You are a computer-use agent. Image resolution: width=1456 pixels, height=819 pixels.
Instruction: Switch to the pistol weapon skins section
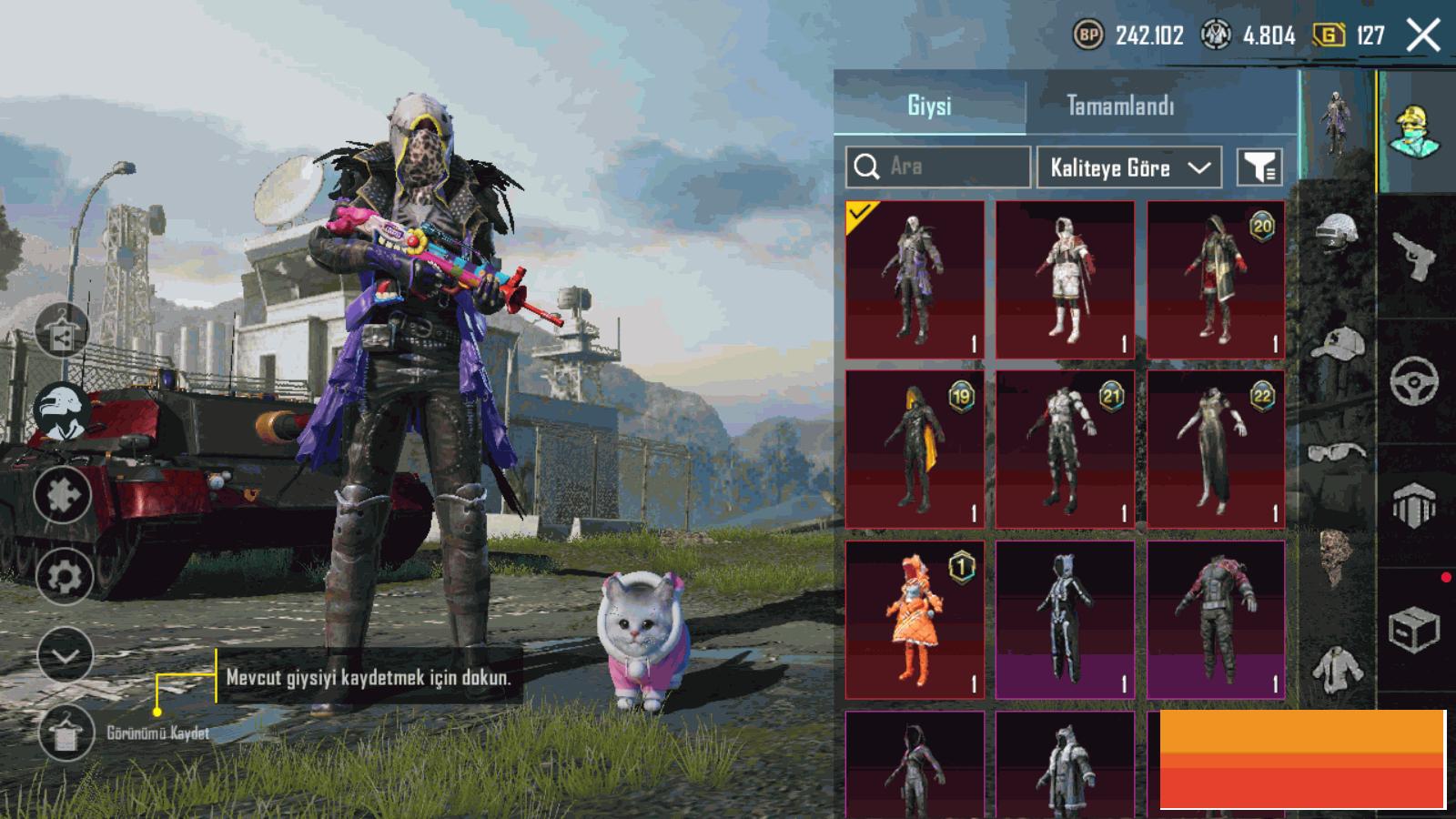1415,258
